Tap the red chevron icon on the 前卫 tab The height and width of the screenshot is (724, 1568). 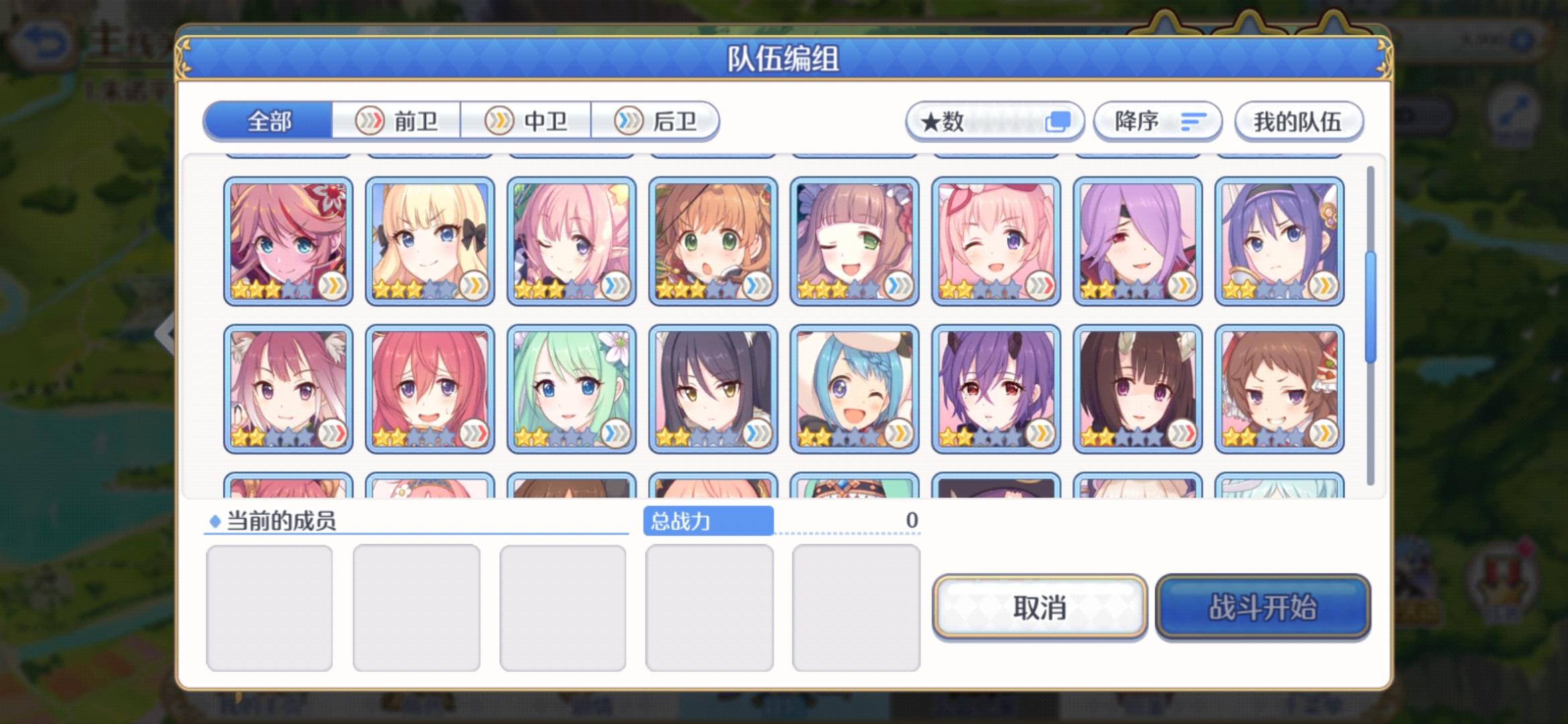[371, 121]
